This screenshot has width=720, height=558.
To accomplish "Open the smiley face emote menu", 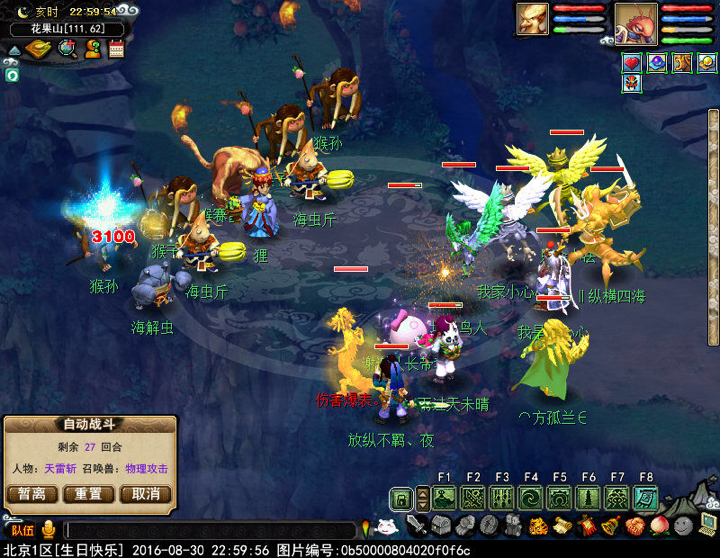I will (x=683, y=525).
